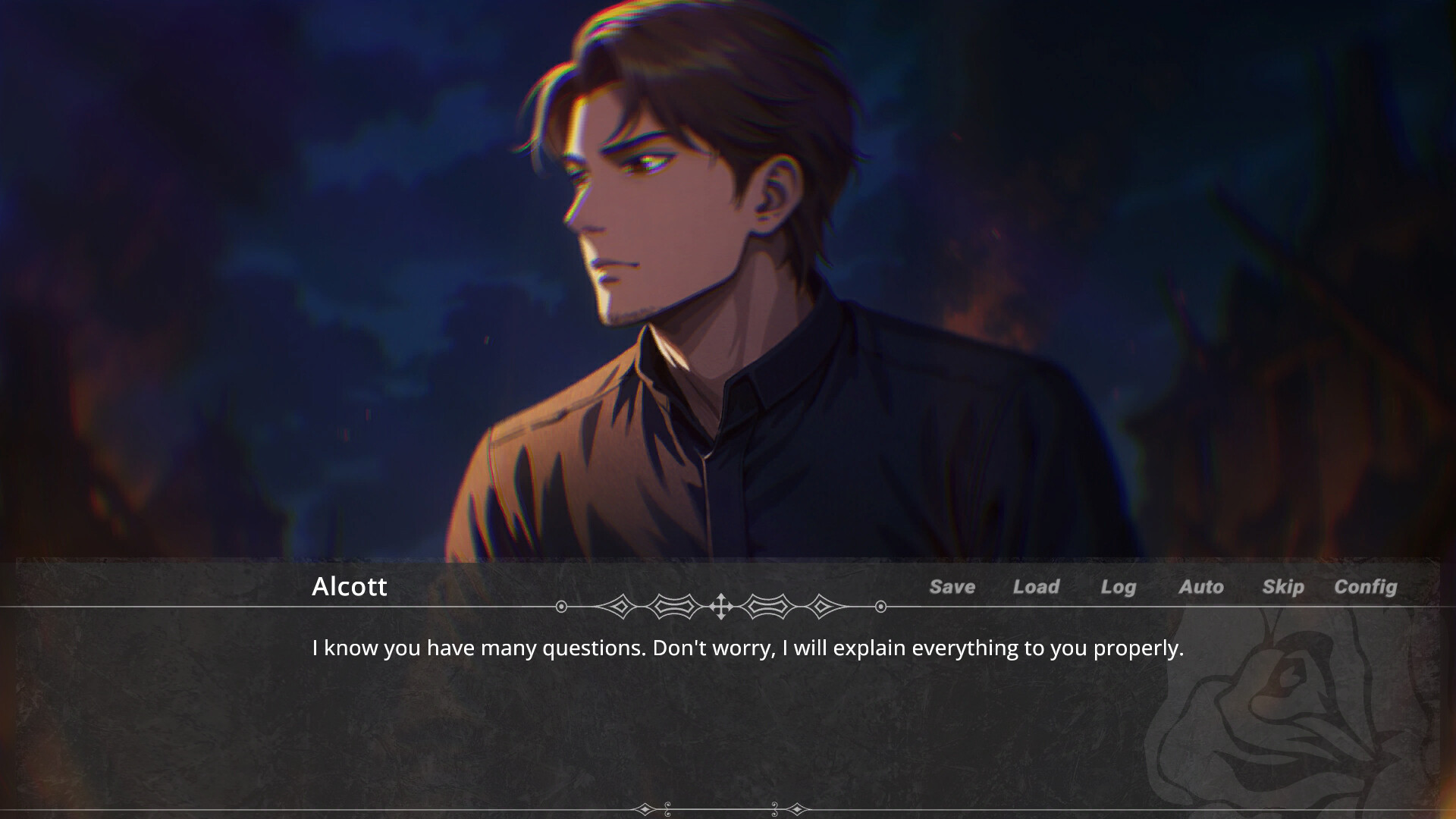Click the dialogue text to advance the story
The height and width of the screenshot is (819, 1456).
pos(746,648)
